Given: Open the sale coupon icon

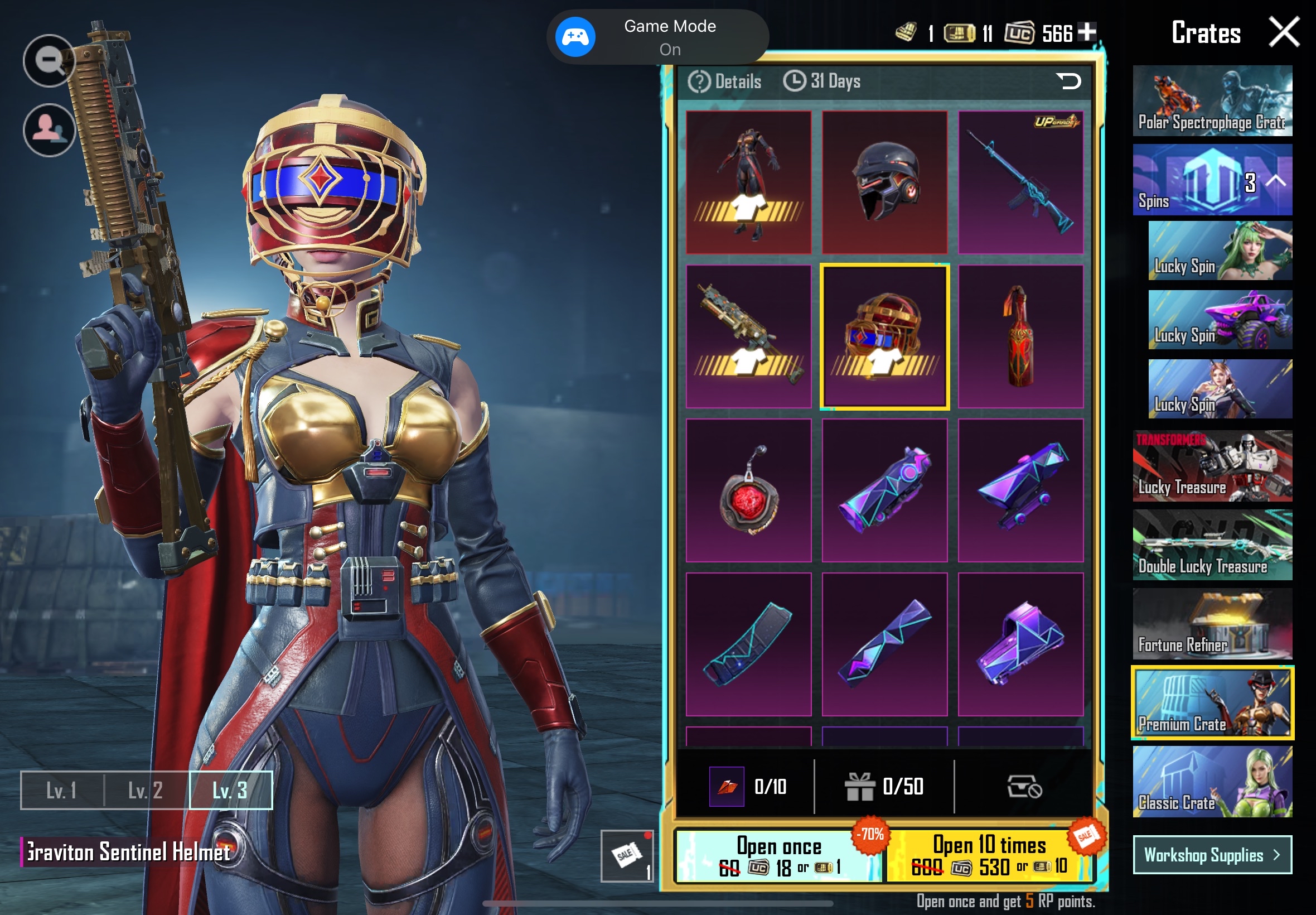Looking at the screenshot, I should tap(626, 856).
